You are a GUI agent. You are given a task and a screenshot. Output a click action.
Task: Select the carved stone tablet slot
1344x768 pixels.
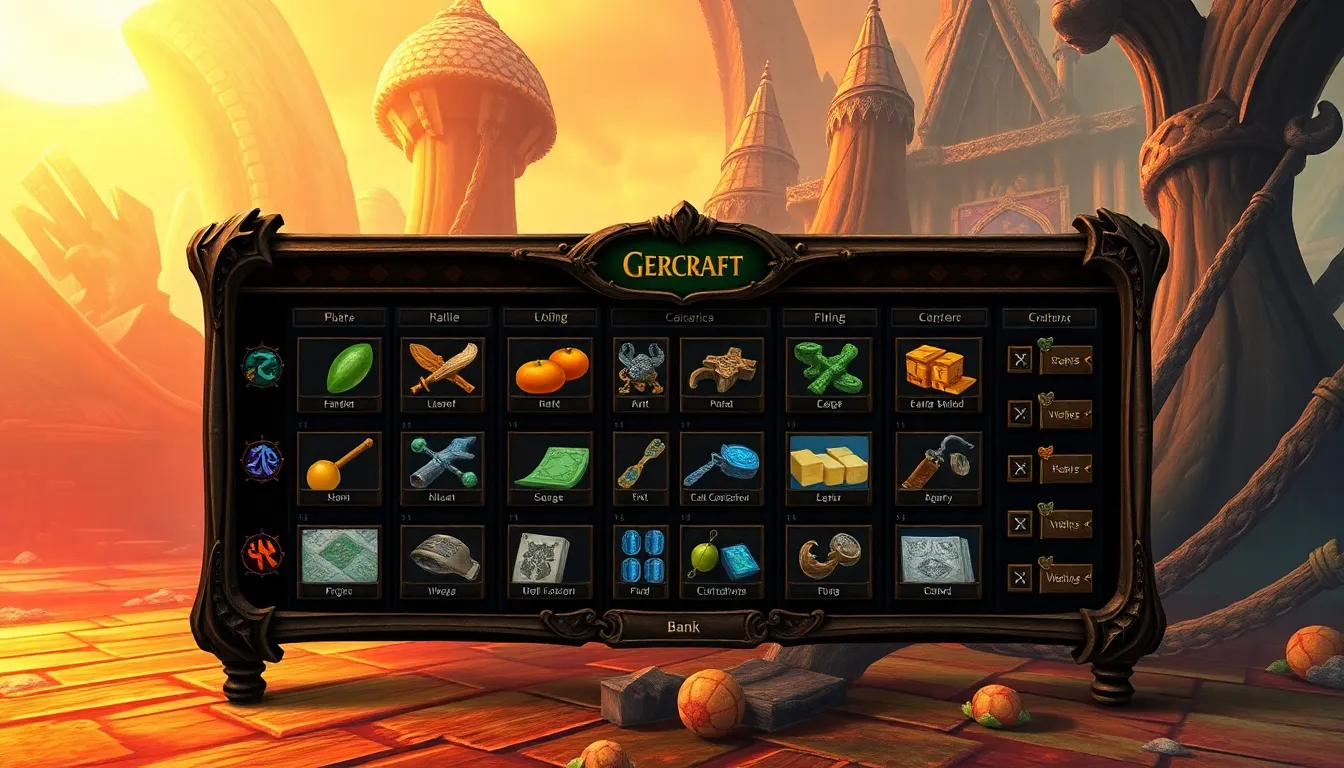click(550, 557)
